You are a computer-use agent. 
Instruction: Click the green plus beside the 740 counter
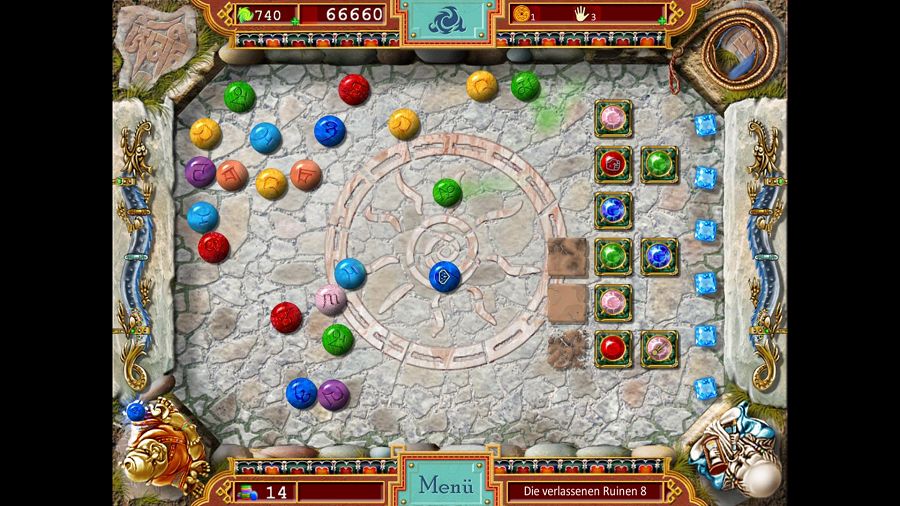tap(293, 18)
